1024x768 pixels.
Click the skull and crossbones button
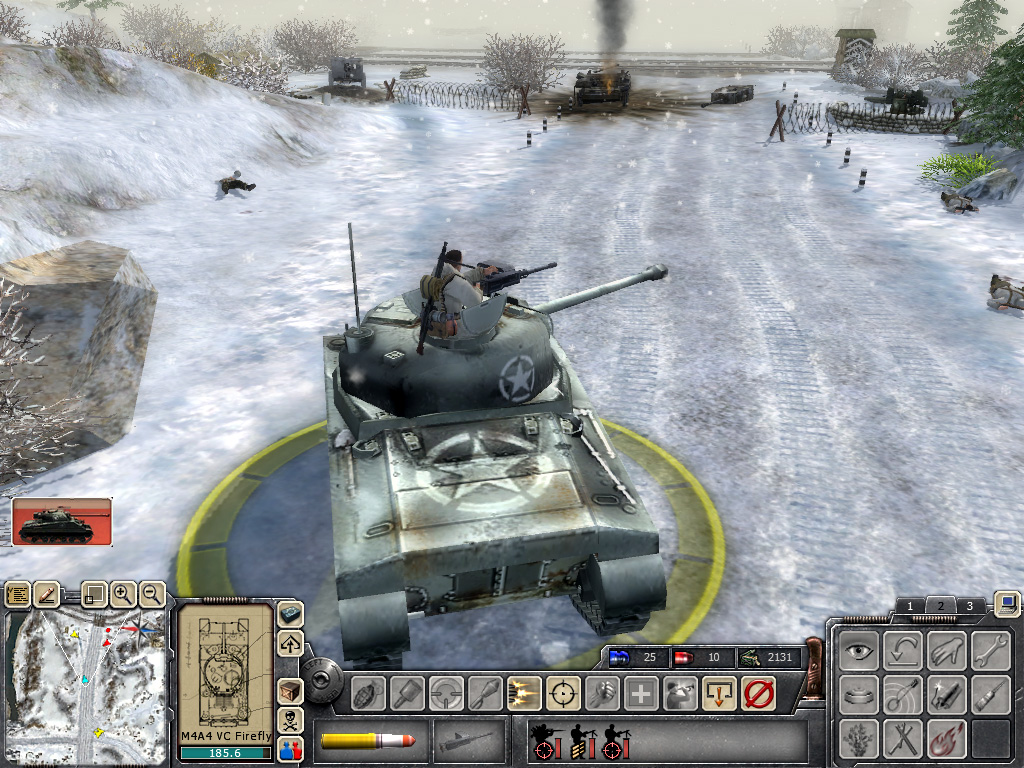pos(290,720)
